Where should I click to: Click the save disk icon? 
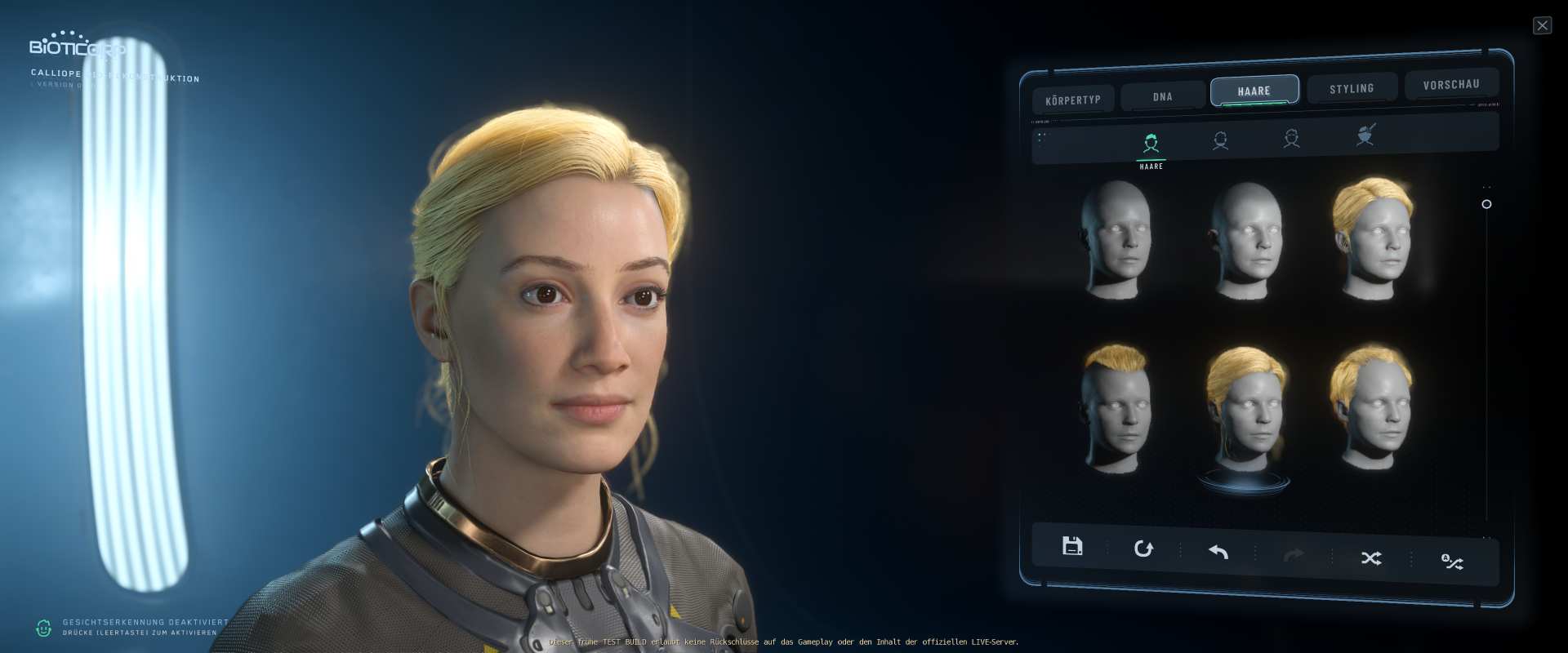1072,546
